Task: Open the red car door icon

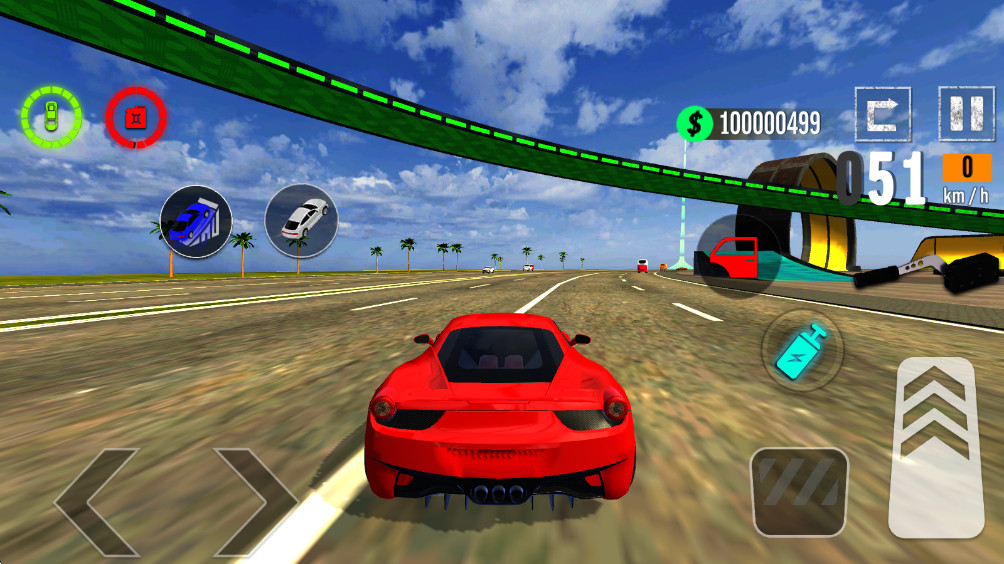Action: point(737,256)
